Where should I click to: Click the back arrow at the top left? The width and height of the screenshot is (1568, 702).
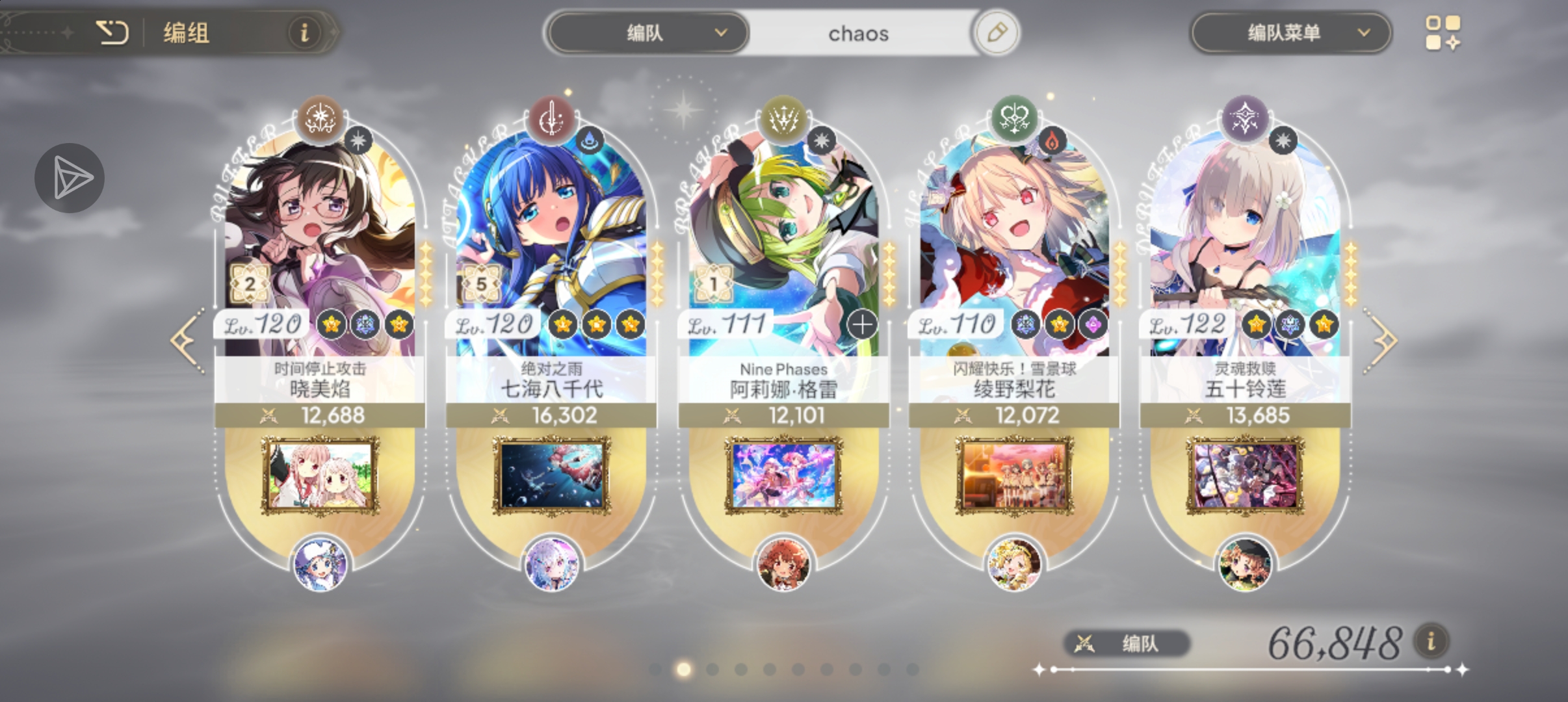pos(113,32)
